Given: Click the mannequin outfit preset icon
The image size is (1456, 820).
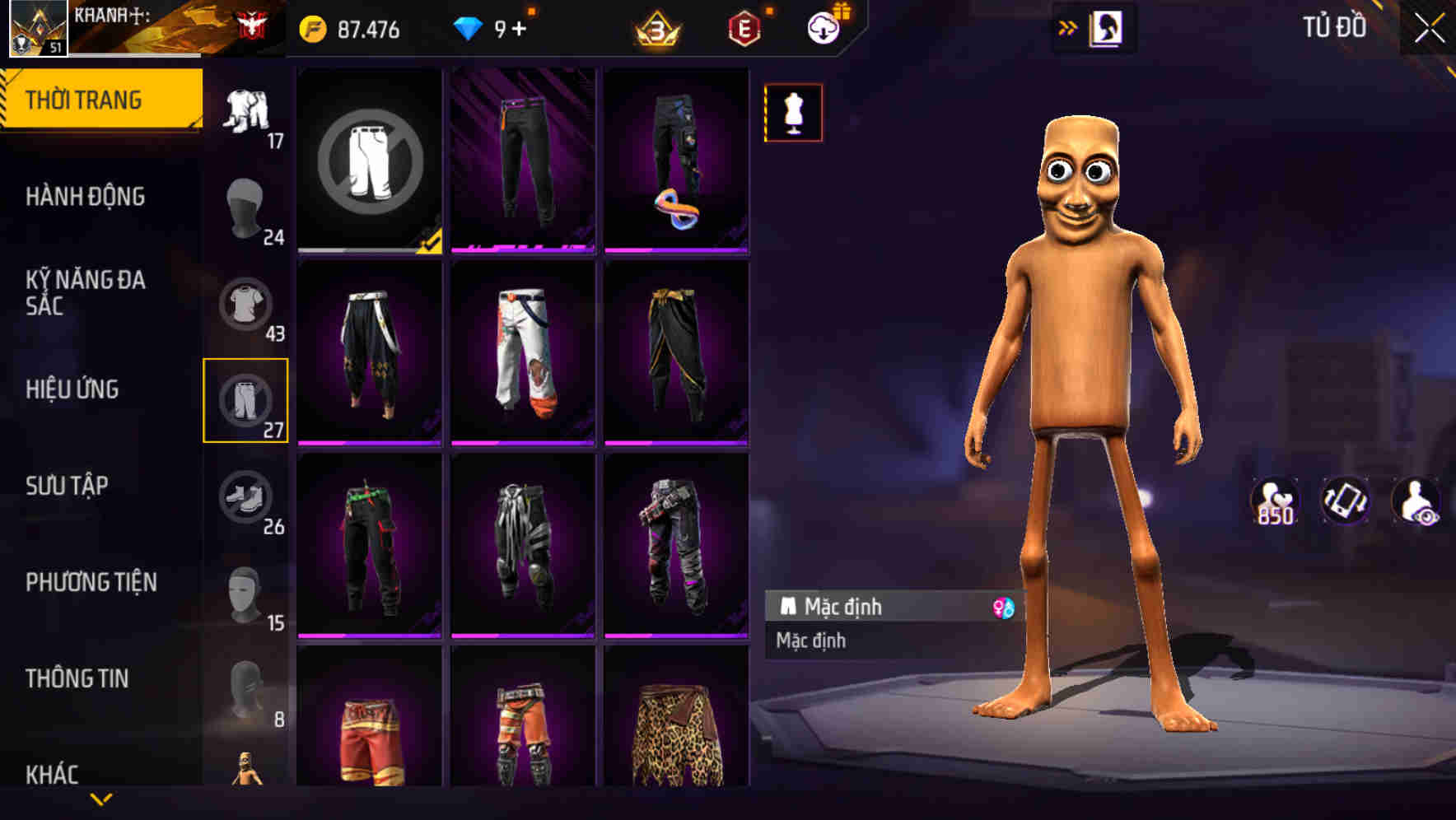Looking at the screenshot, I should coord(792,113).
